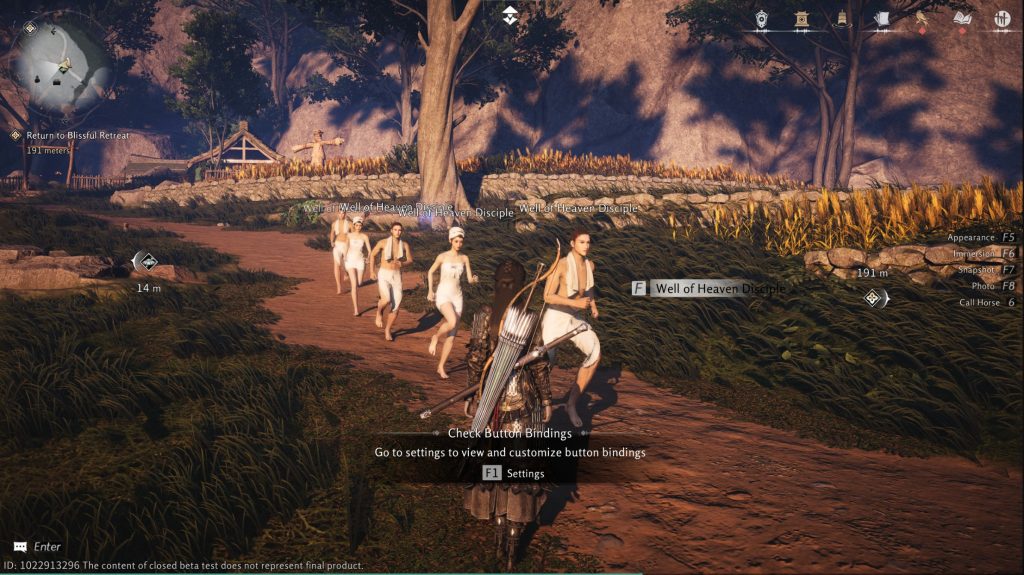Click the yellow bird icon
Image resolution: width=1024 pixels, height=575 pixels.
pyautogui.click(x=921, y=18)
